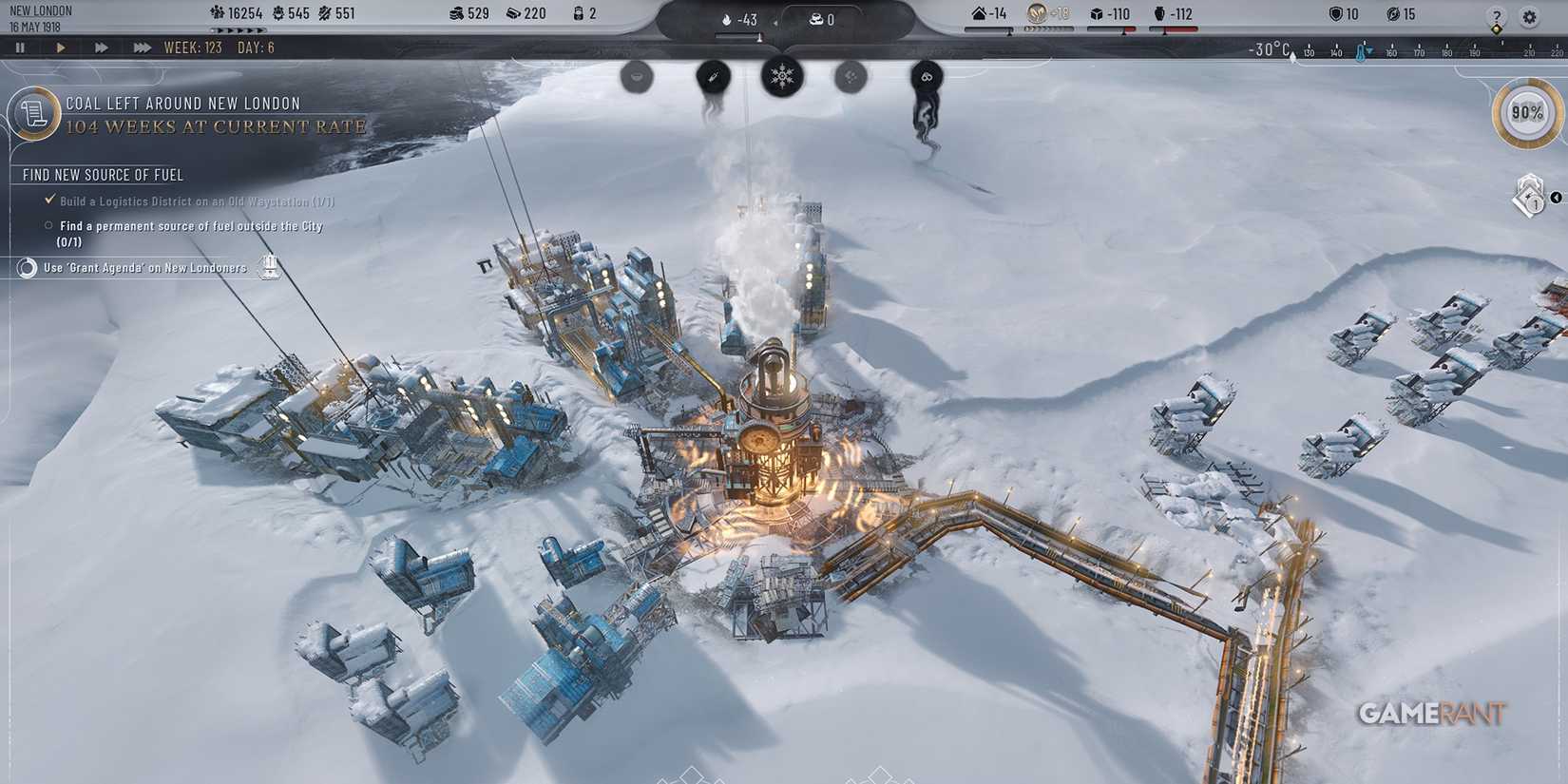Click the 90% progress ring indicator

(x=1526, y=112)
